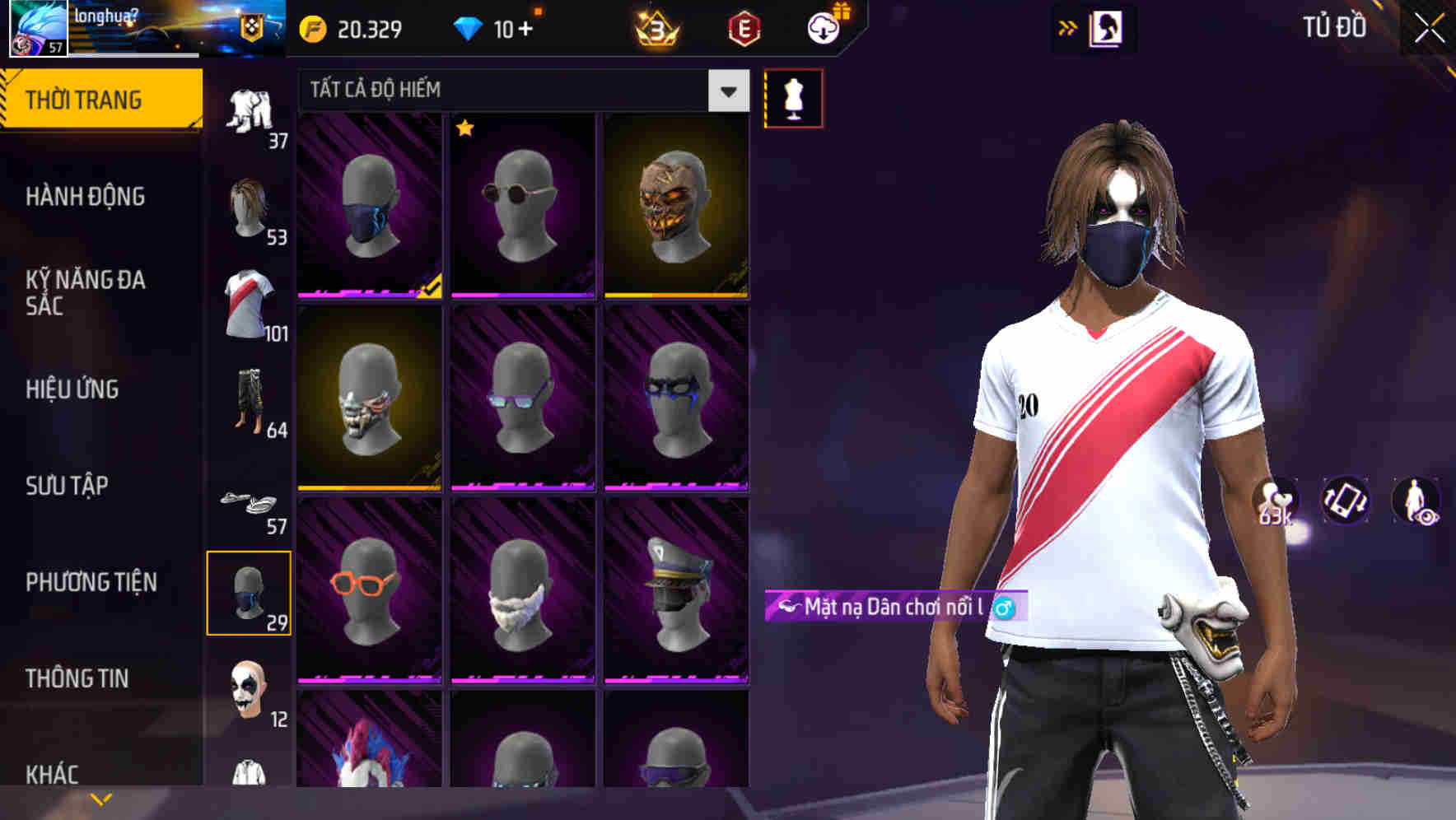Click the diamond balance icon
Viewport: 1456px width, 820px height.
[469, 28]
